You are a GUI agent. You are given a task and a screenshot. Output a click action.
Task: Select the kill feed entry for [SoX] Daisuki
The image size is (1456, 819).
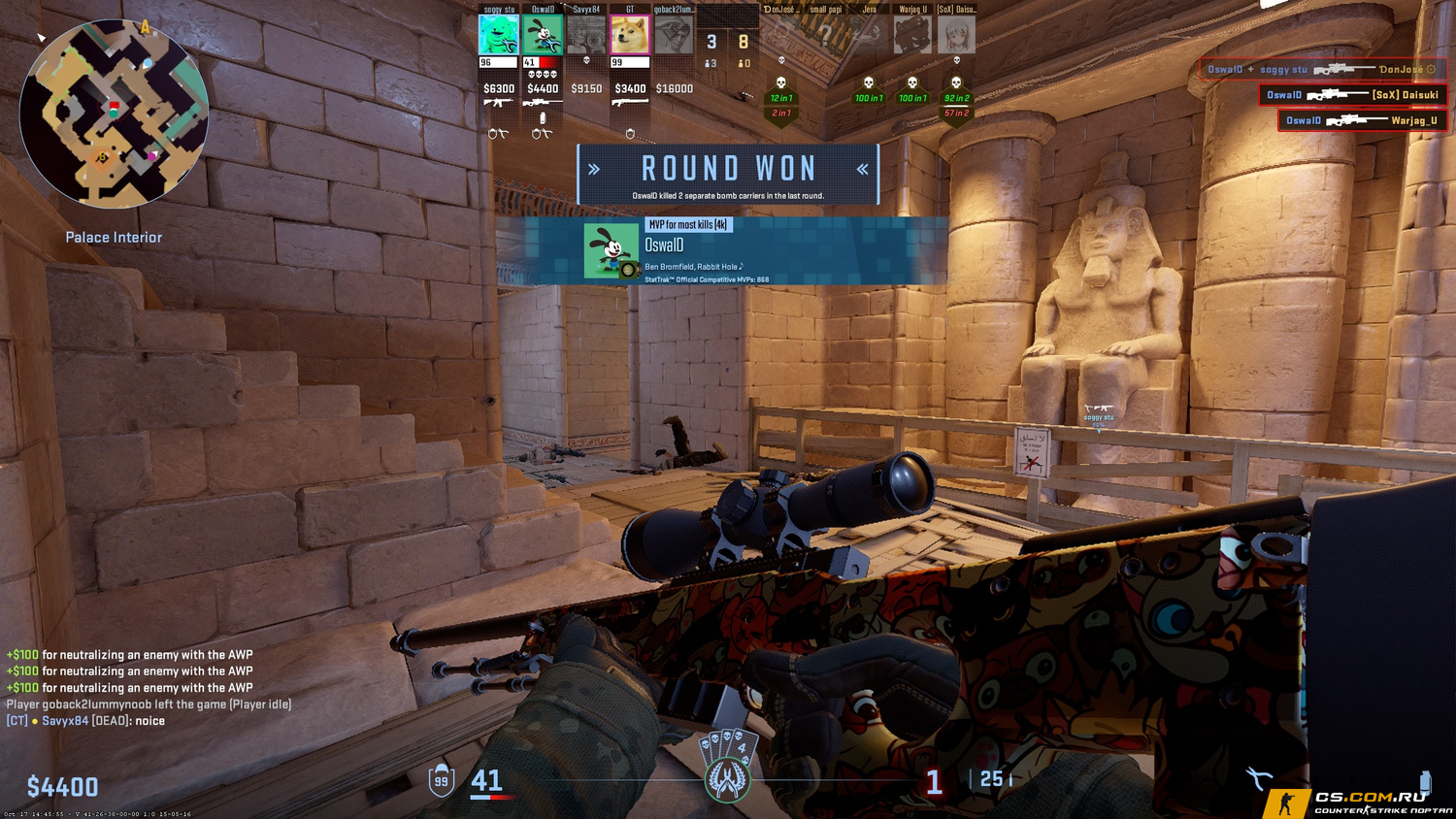[x=1352, y=94]
